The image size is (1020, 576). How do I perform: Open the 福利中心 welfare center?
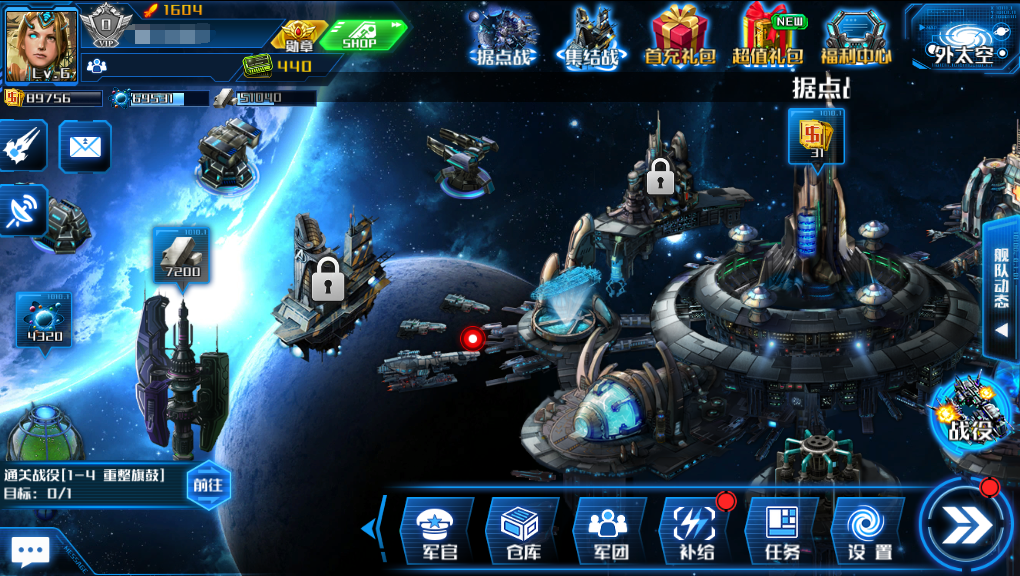[x=856, y=38]
